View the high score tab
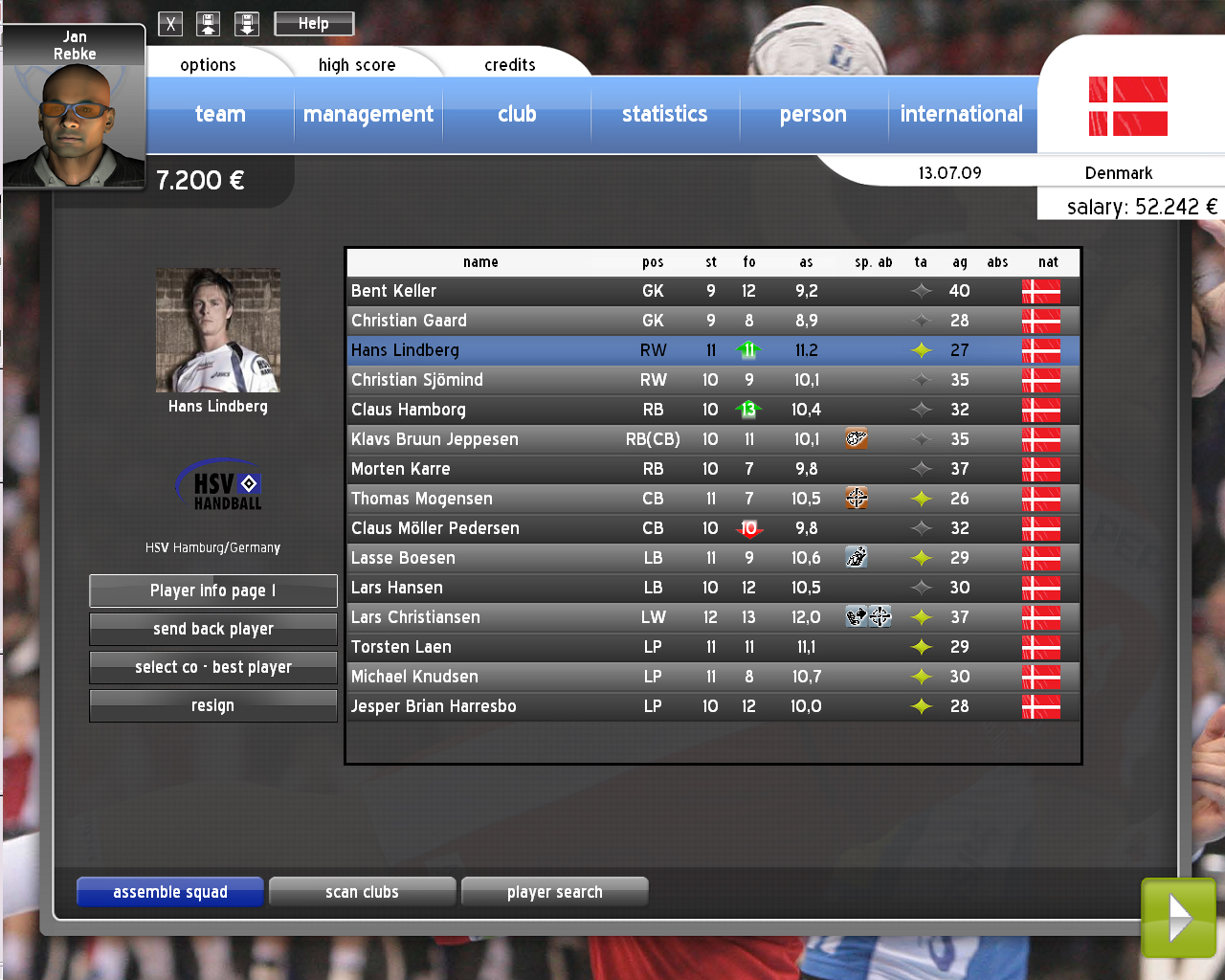 pyautogui.click(x=357, y=65)
